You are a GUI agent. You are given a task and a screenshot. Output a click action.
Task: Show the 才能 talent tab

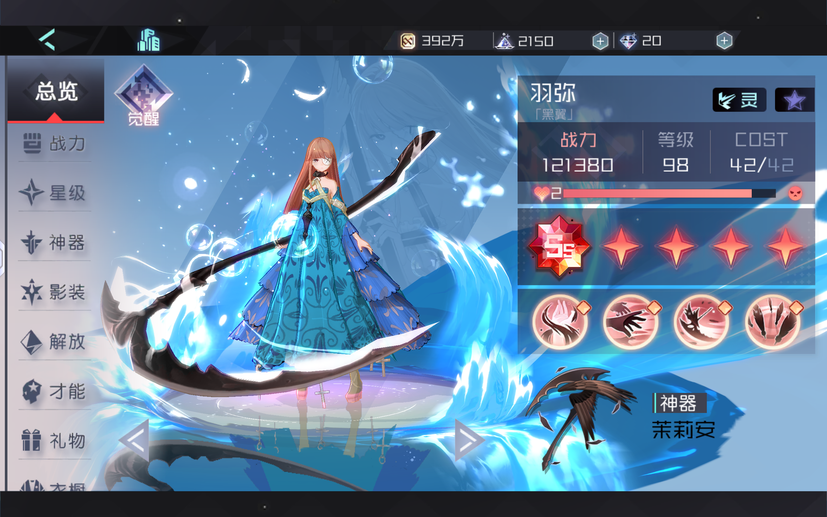tap(56, 391)
